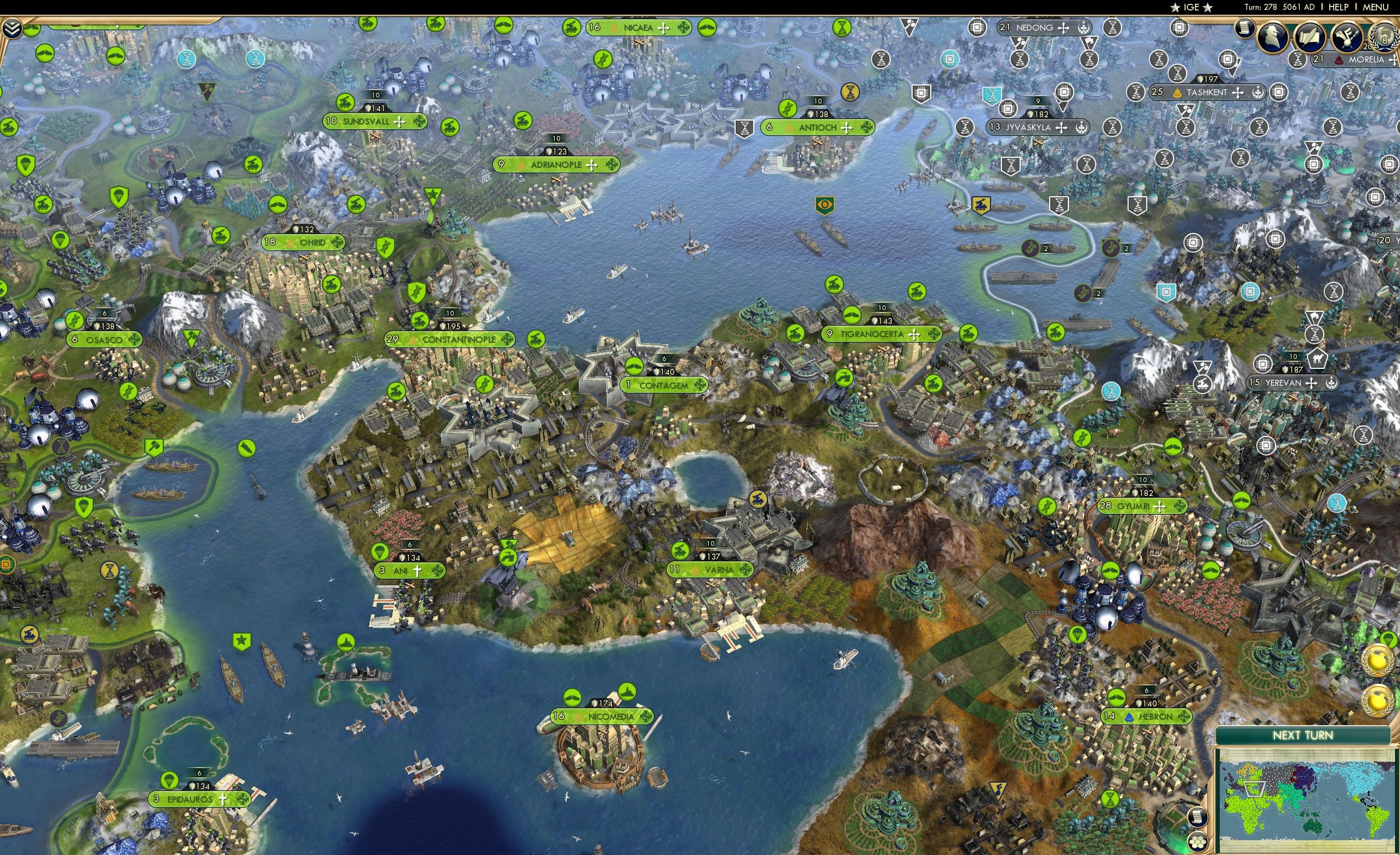Toggle strategic view with the hex-grid button

click(1198, 844)
